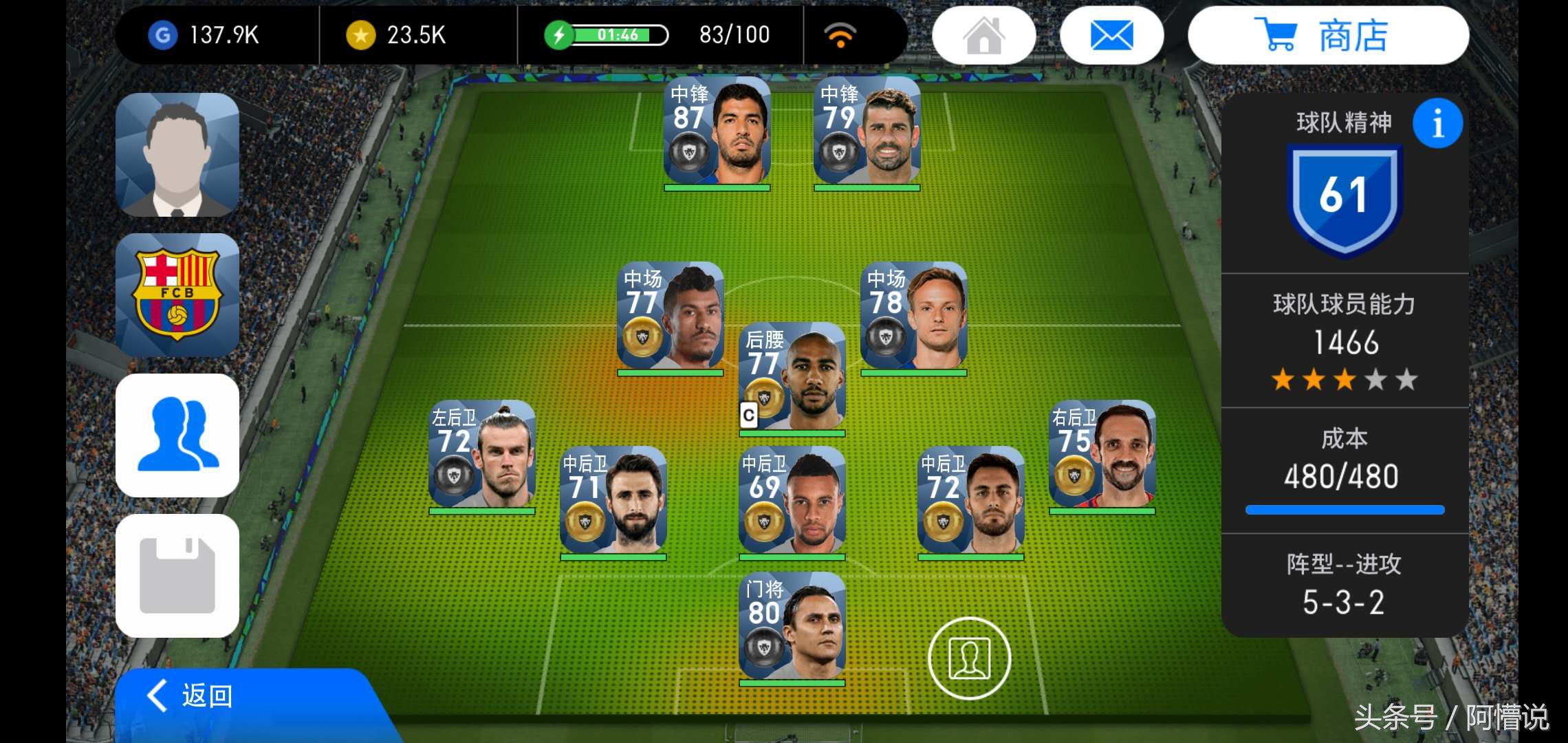Show team spirit info
The image size is (1568, 743).
tap(1437, 124)
